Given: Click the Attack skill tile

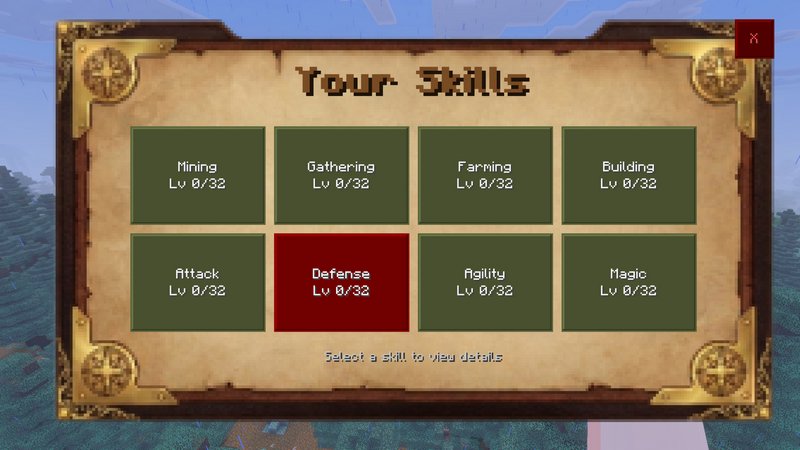Looking at the screenshot, I should coord(197,282).
